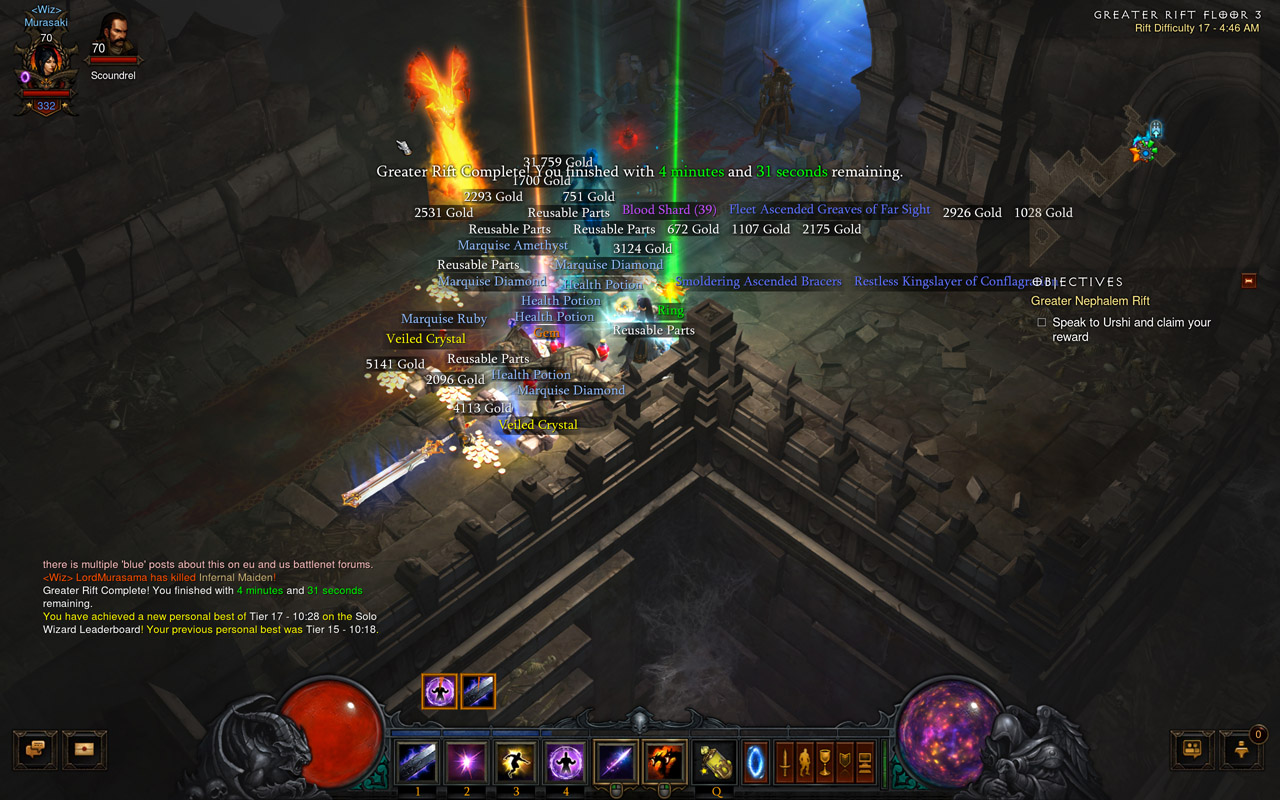Open the chalice achievements button

tap(825, 762)
